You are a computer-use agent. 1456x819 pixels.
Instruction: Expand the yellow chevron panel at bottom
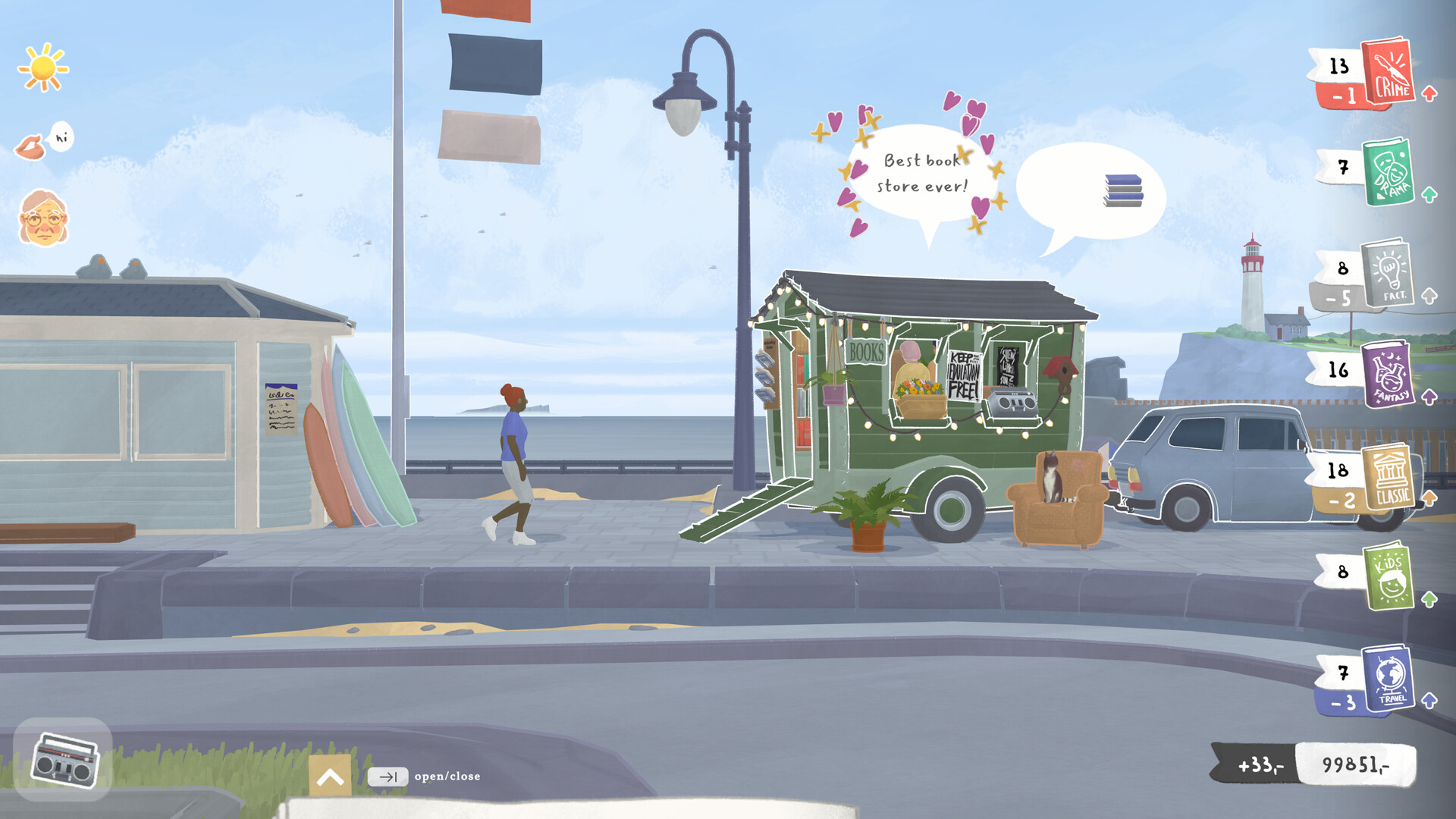(x=329, y=775)
